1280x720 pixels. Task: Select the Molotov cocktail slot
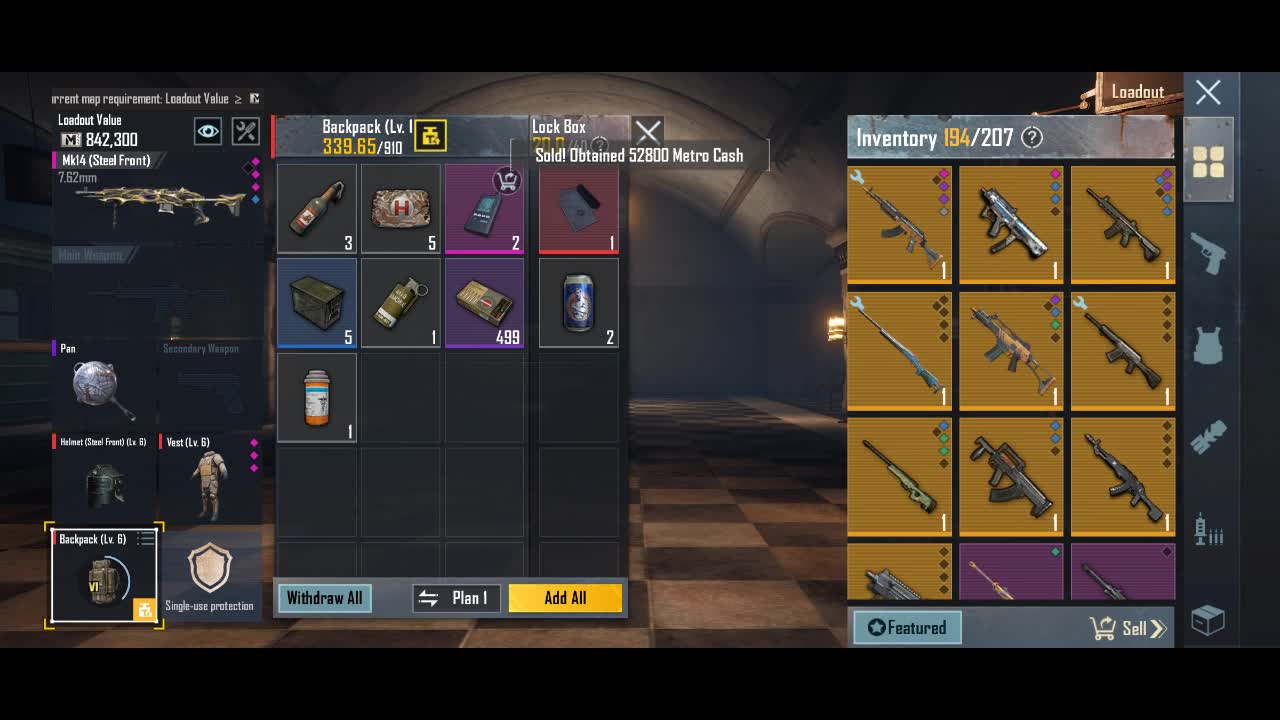click(x=317, y=209)
